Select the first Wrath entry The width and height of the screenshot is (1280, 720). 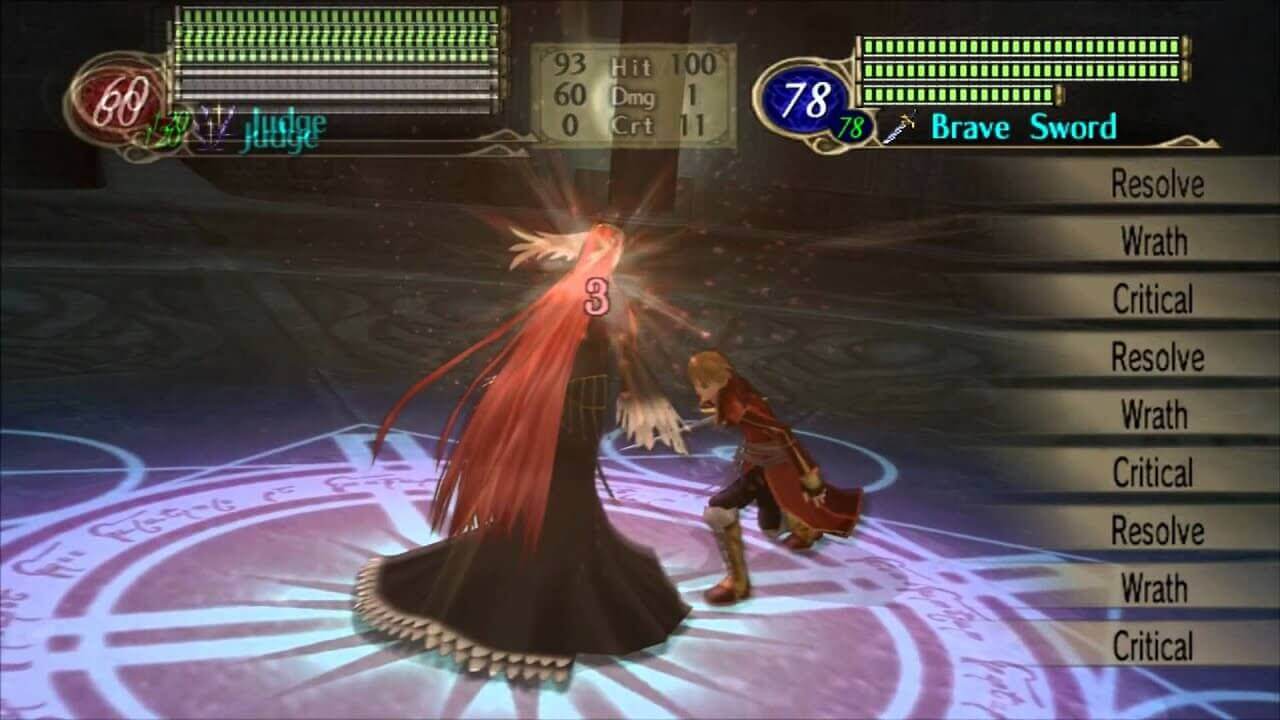(x=1155, y=243)
